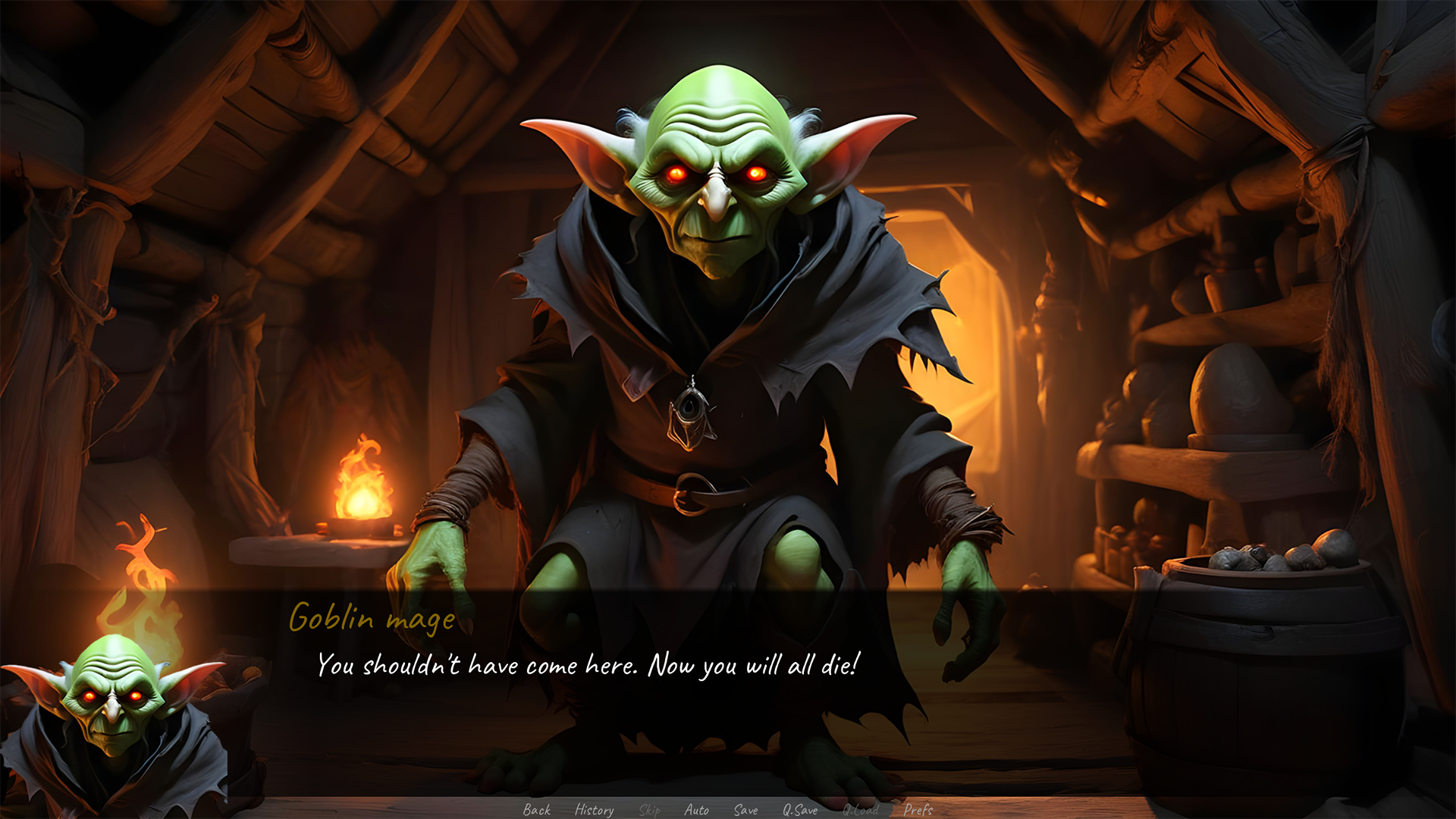1456x819 pixels.
Task: Enable Skip mode
Action: click(650, 811)
